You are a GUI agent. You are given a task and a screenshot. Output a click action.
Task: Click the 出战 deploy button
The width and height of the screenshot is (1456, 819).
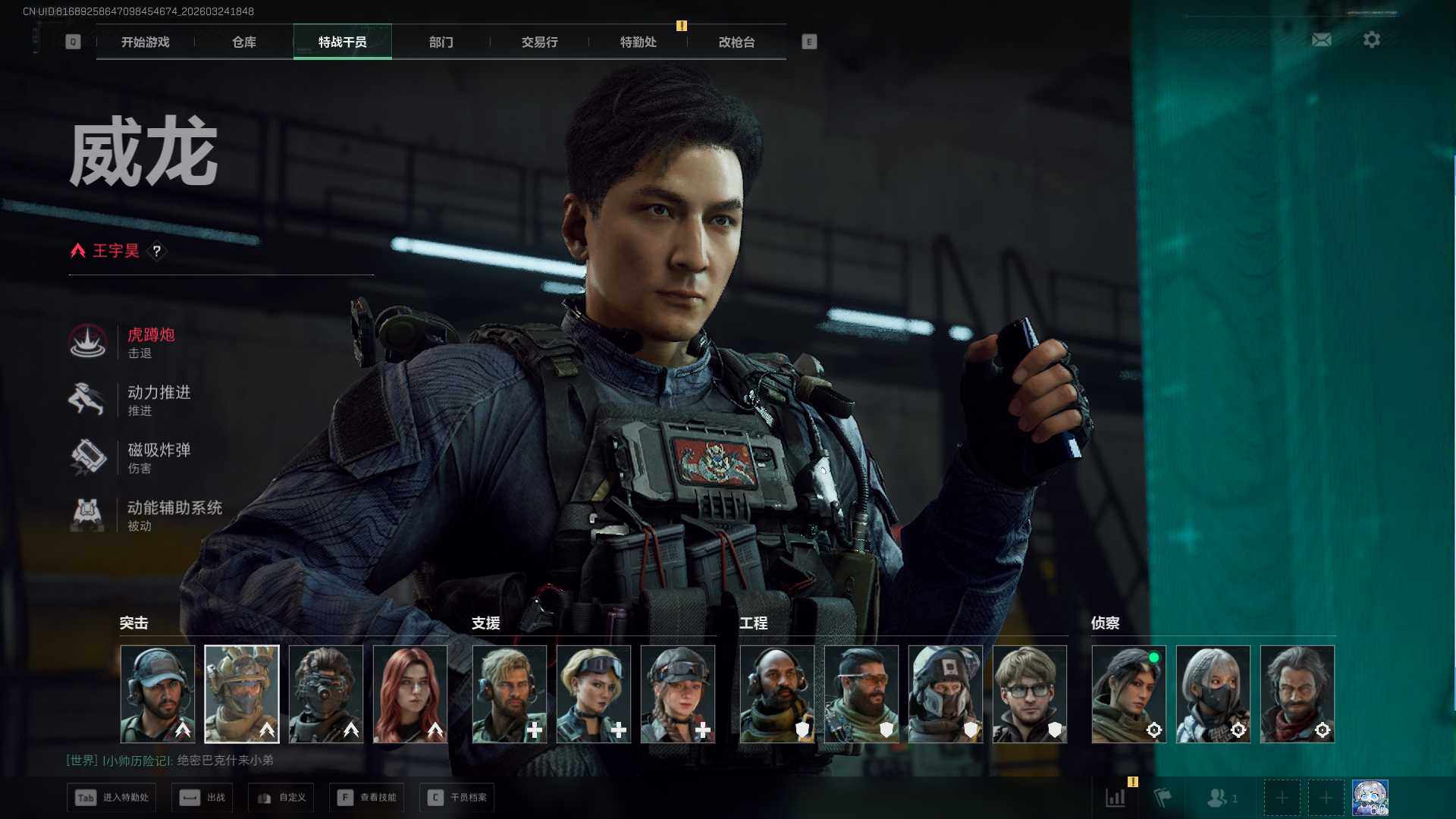point(202,797)
